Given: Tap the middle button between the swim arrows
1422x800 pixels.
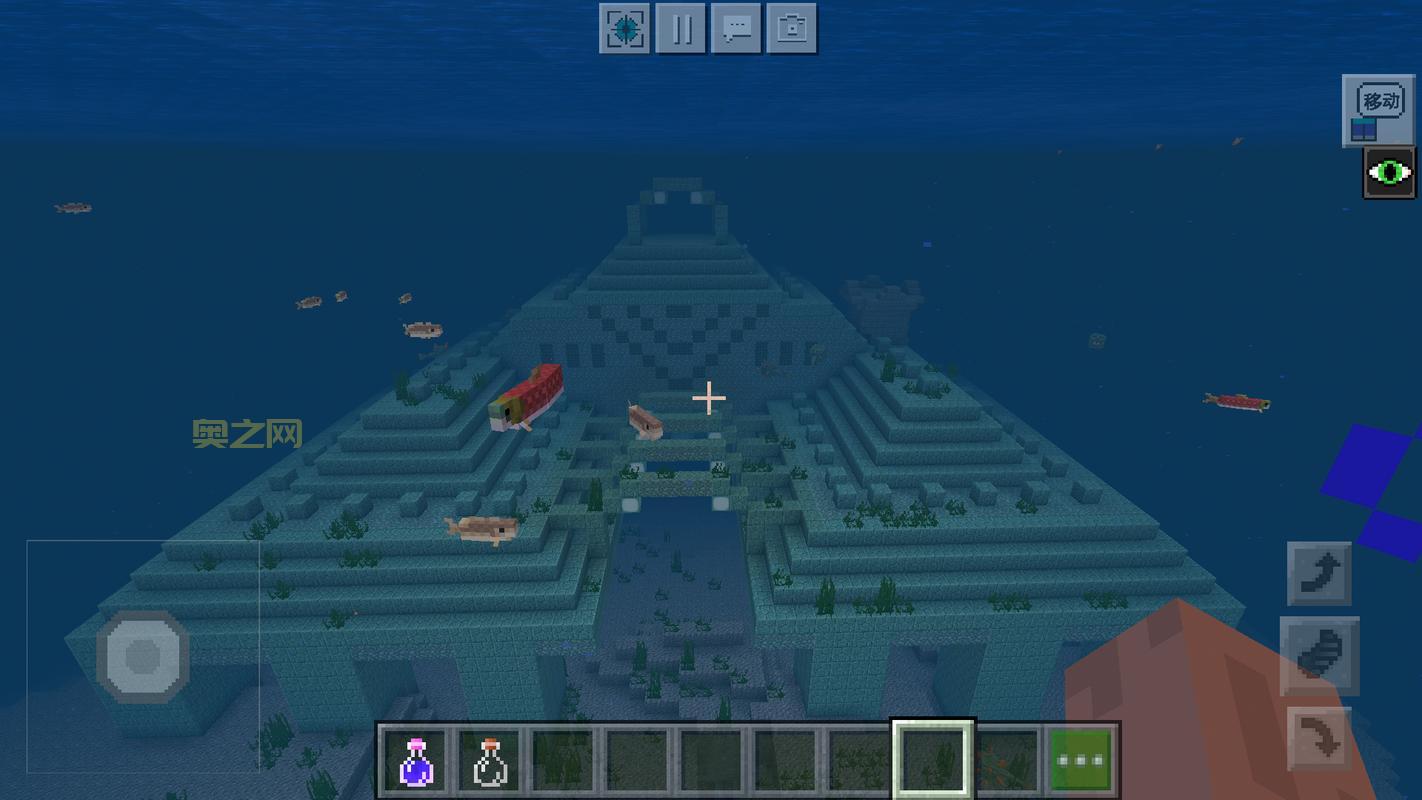Looking at the screenshot, I should click(1319, 656).
